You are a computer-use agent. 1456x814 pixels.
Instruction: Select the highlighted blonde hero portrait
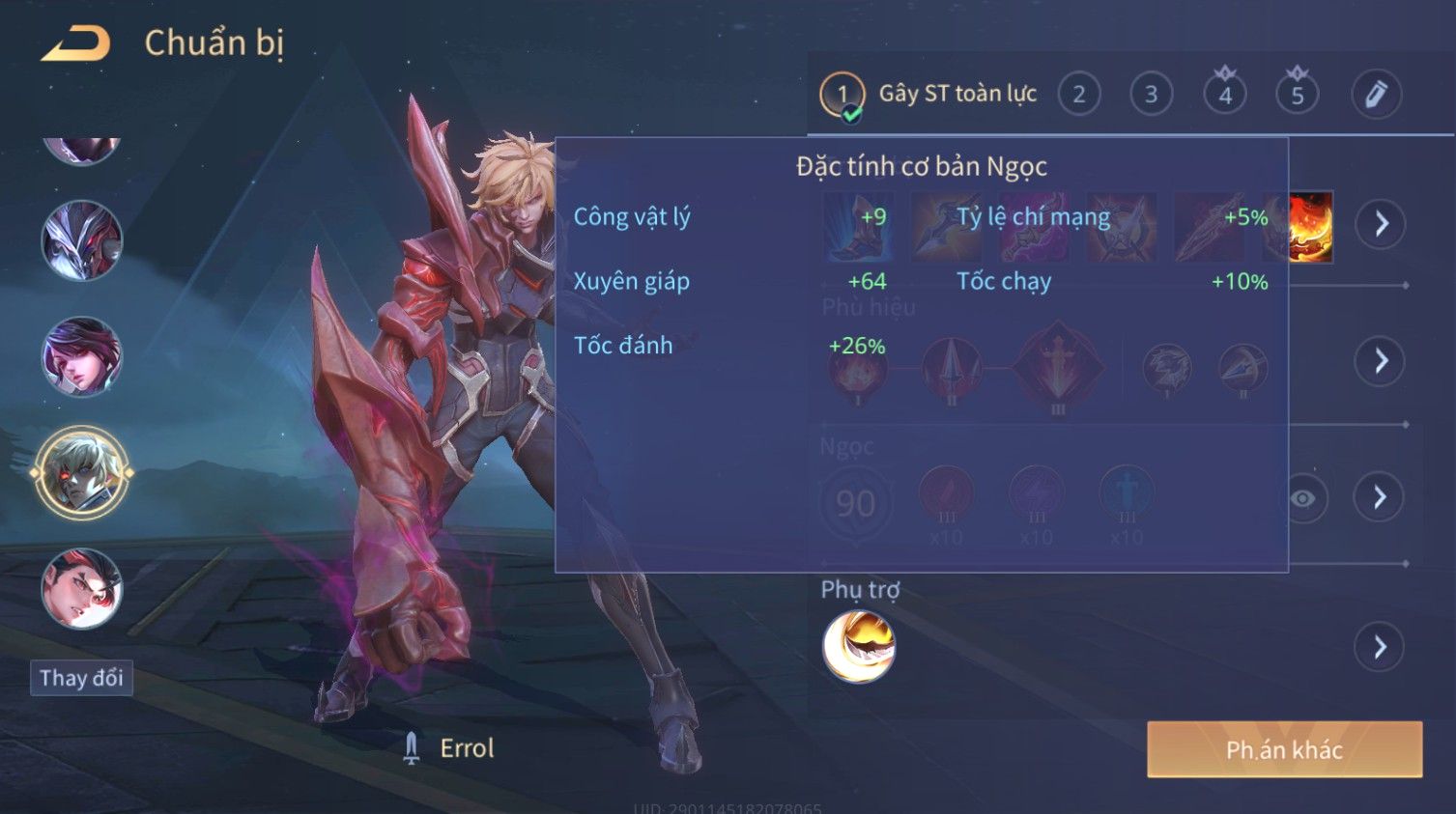[x=82, y=473]
